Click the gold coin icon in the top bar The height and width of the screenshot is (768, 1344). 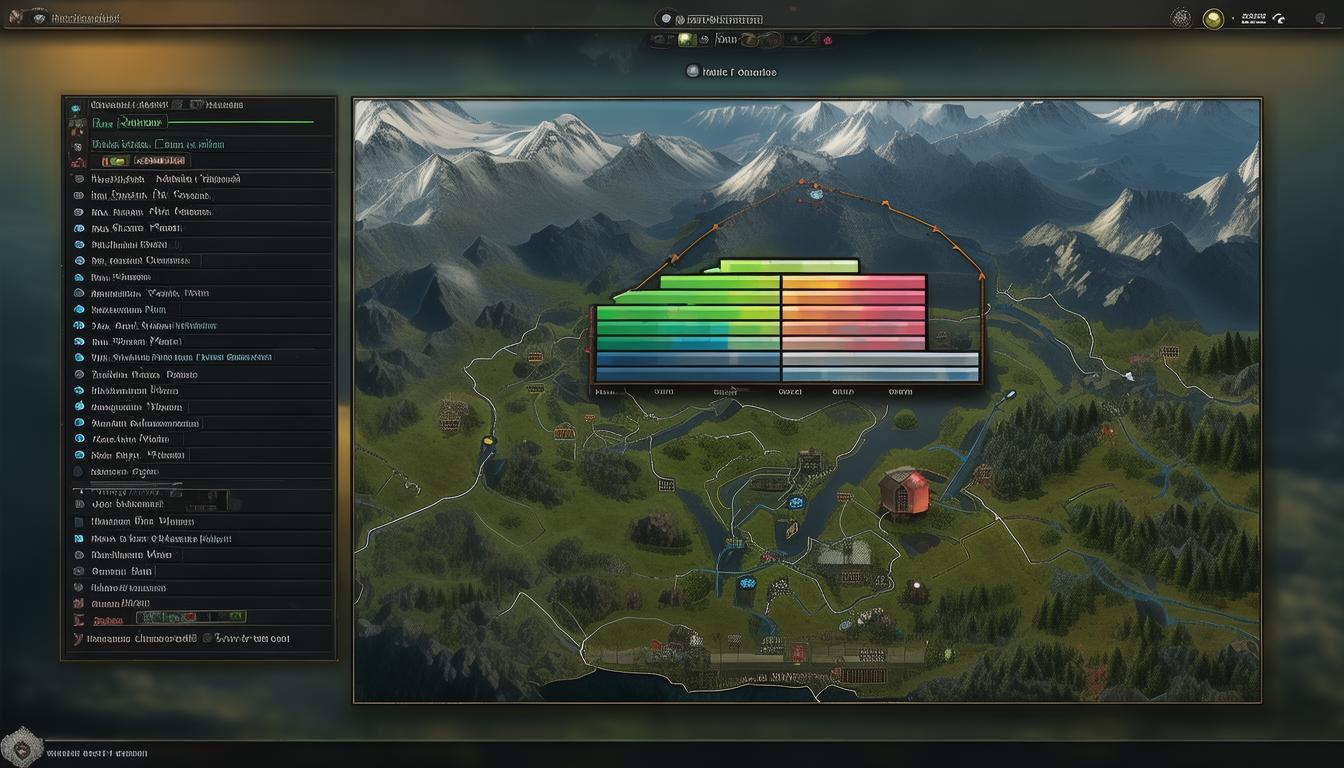point(1213,18)
